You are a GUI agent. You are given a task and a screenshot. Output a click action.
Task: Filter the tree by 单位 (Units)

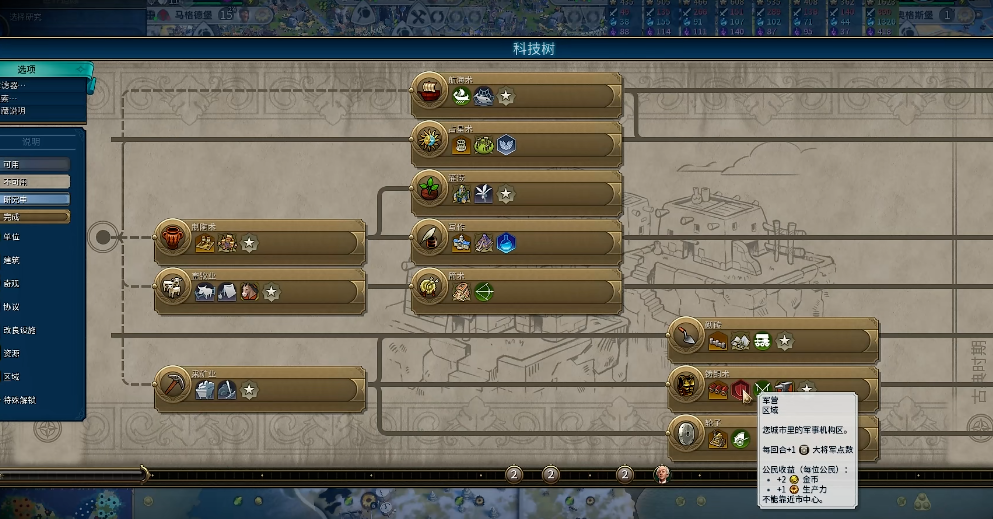coord(12,237)
